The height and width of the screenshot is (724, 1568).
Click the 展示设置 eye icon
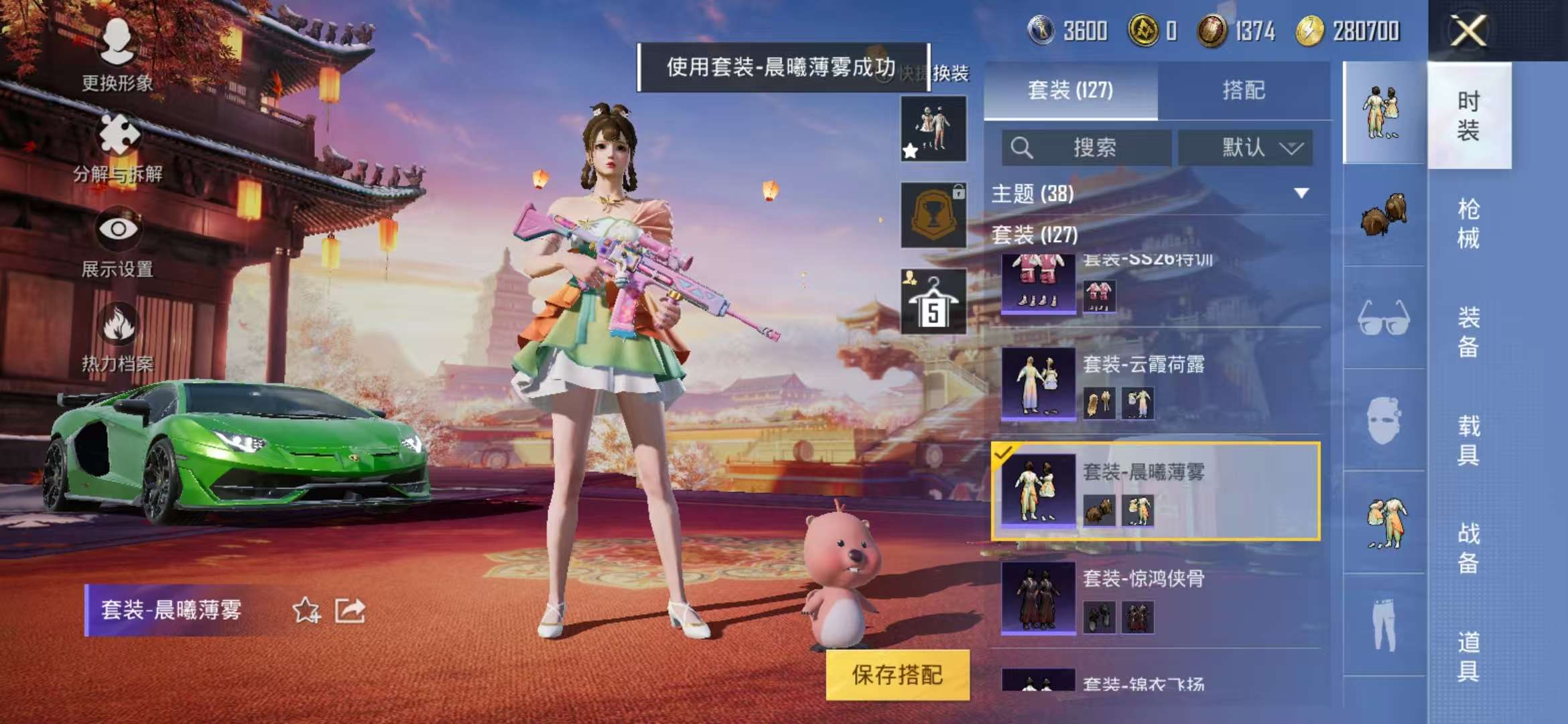[x=117, y=228]
